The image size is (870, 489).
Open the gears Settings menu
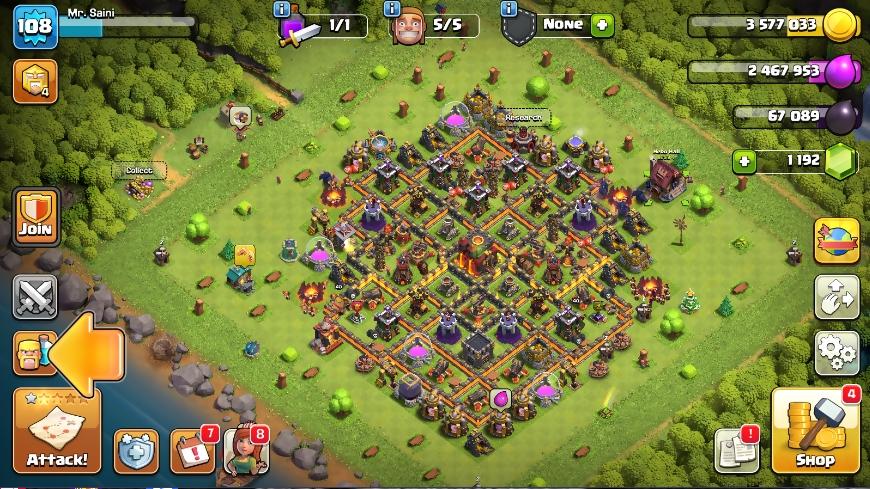836,352
